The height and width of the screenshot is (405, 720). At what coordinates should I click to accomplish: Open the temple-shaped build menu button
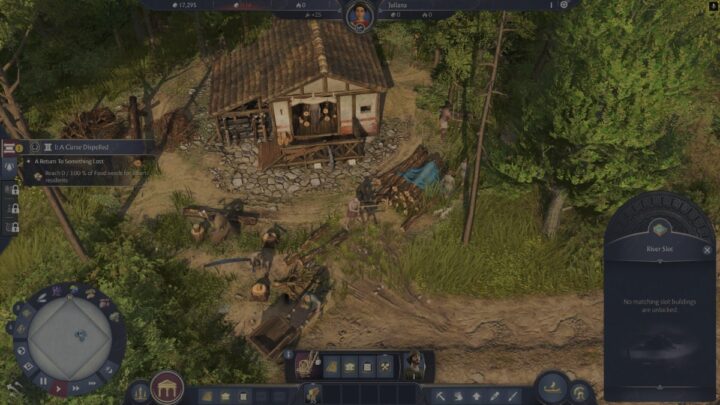pos(167,386)
